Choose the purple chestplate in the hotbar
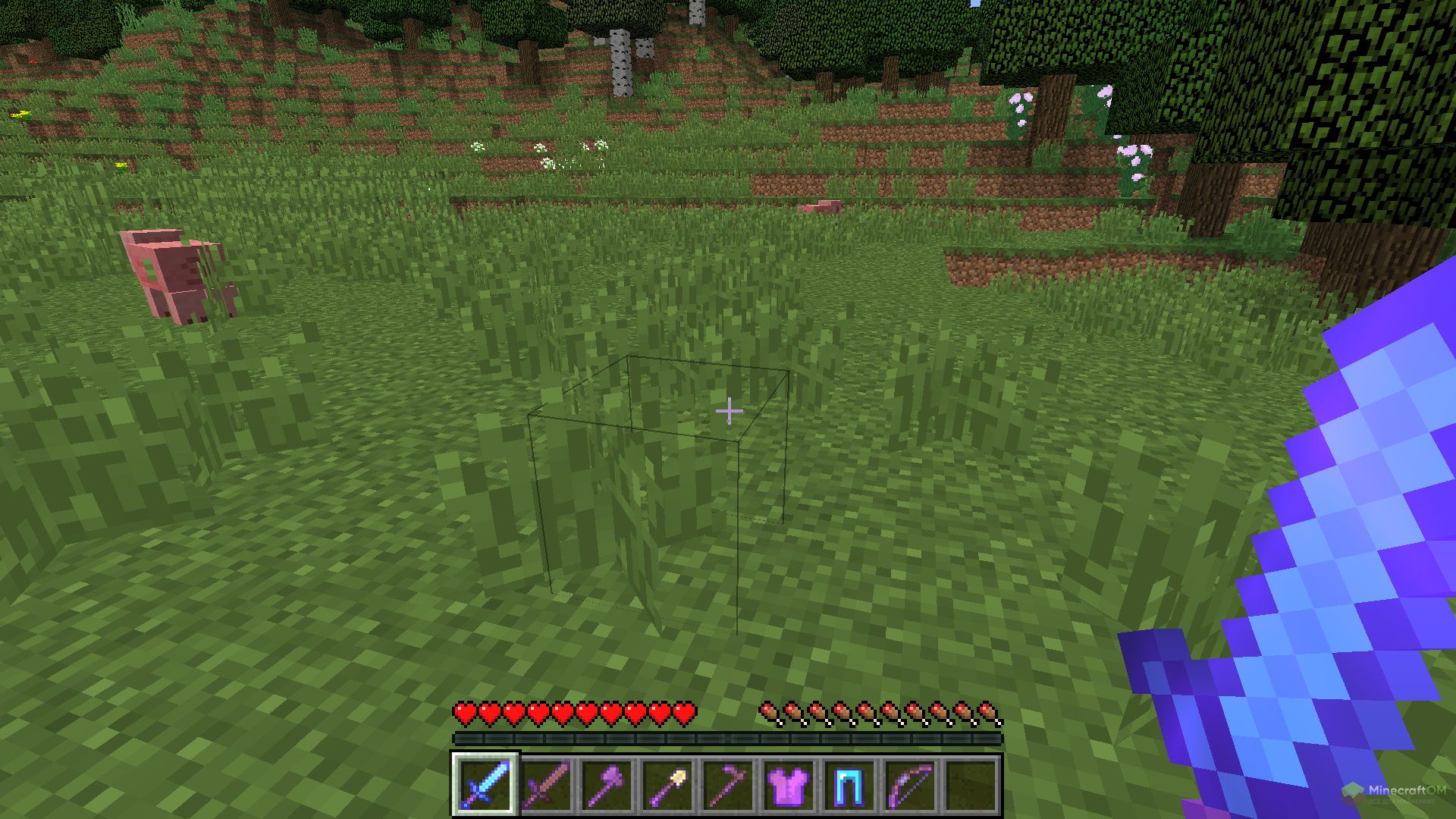The width and height of the screenshot is (1456, 819). click(x=789, y=784)
